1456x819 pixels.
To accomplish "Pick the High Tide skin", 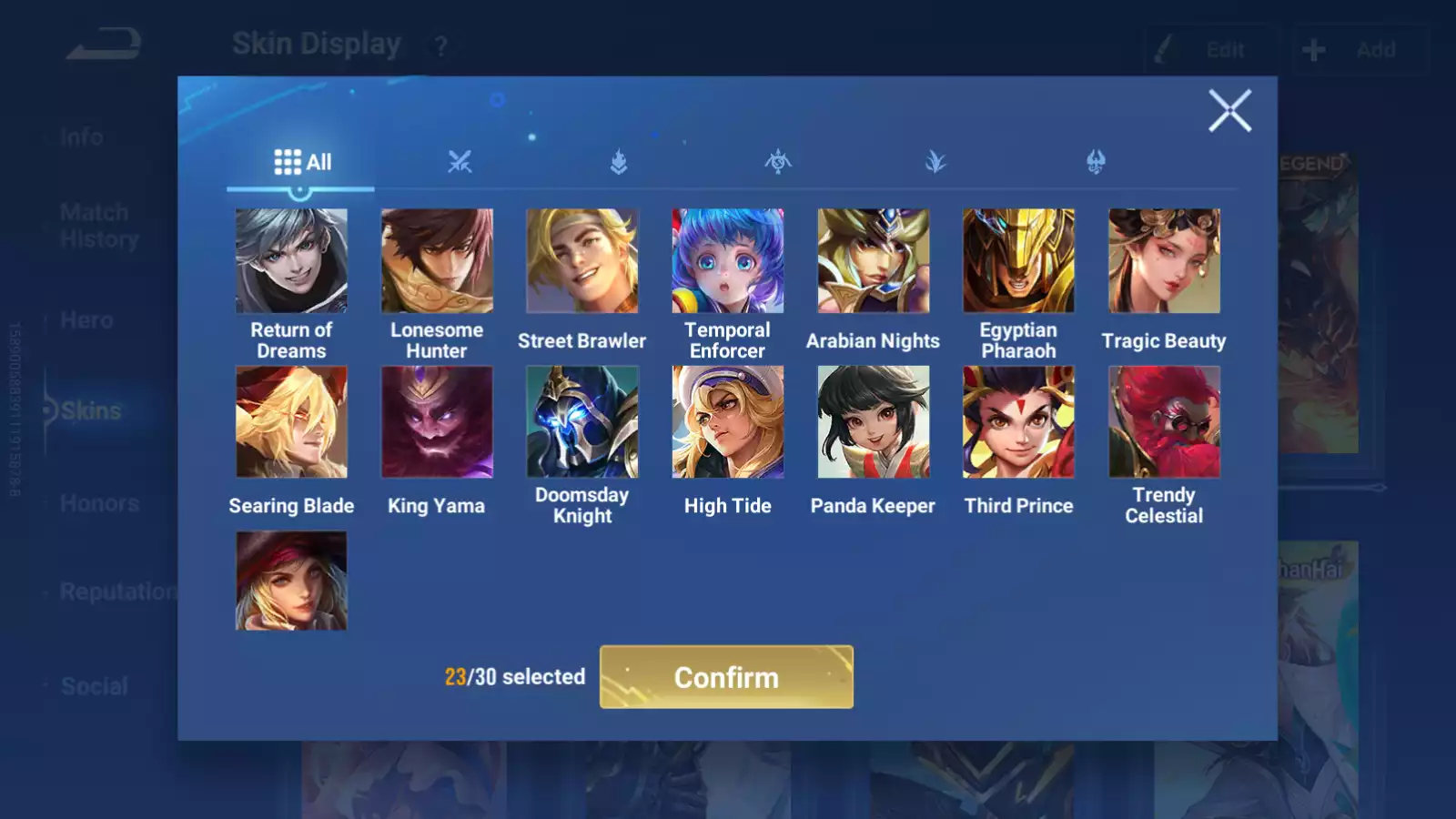I will click(x=728, y=422).
